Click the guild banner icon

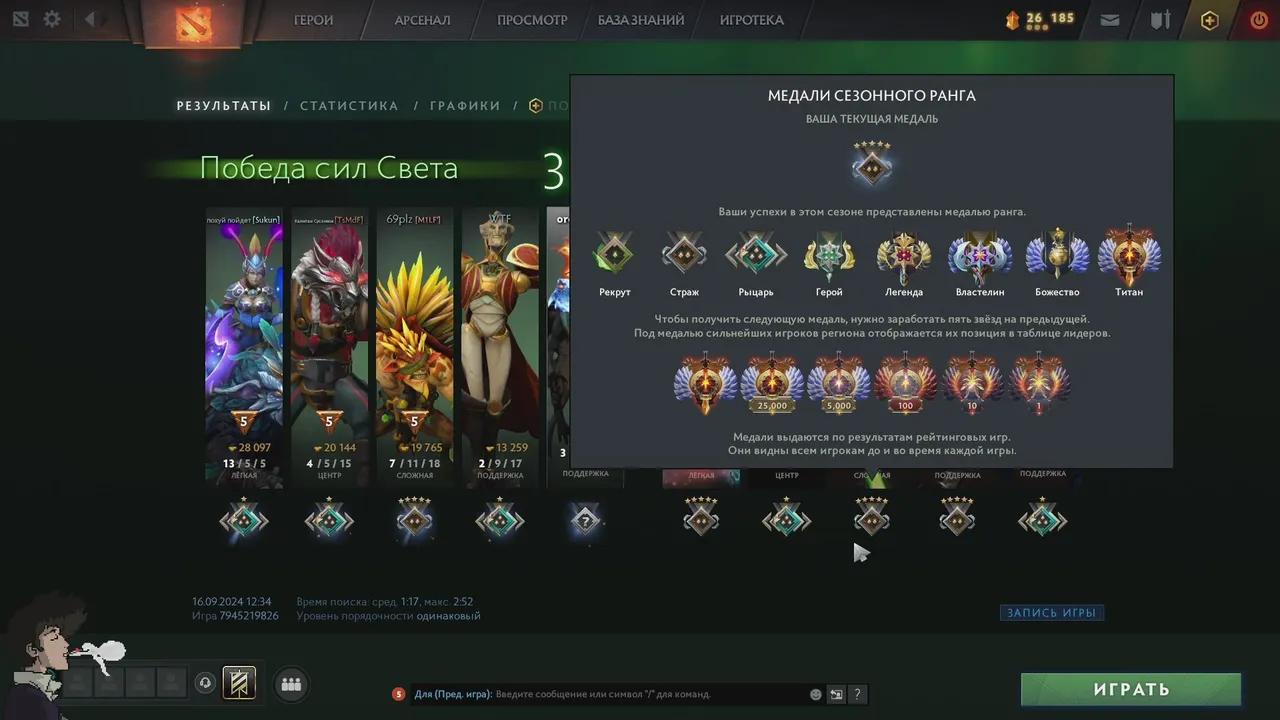240,682
